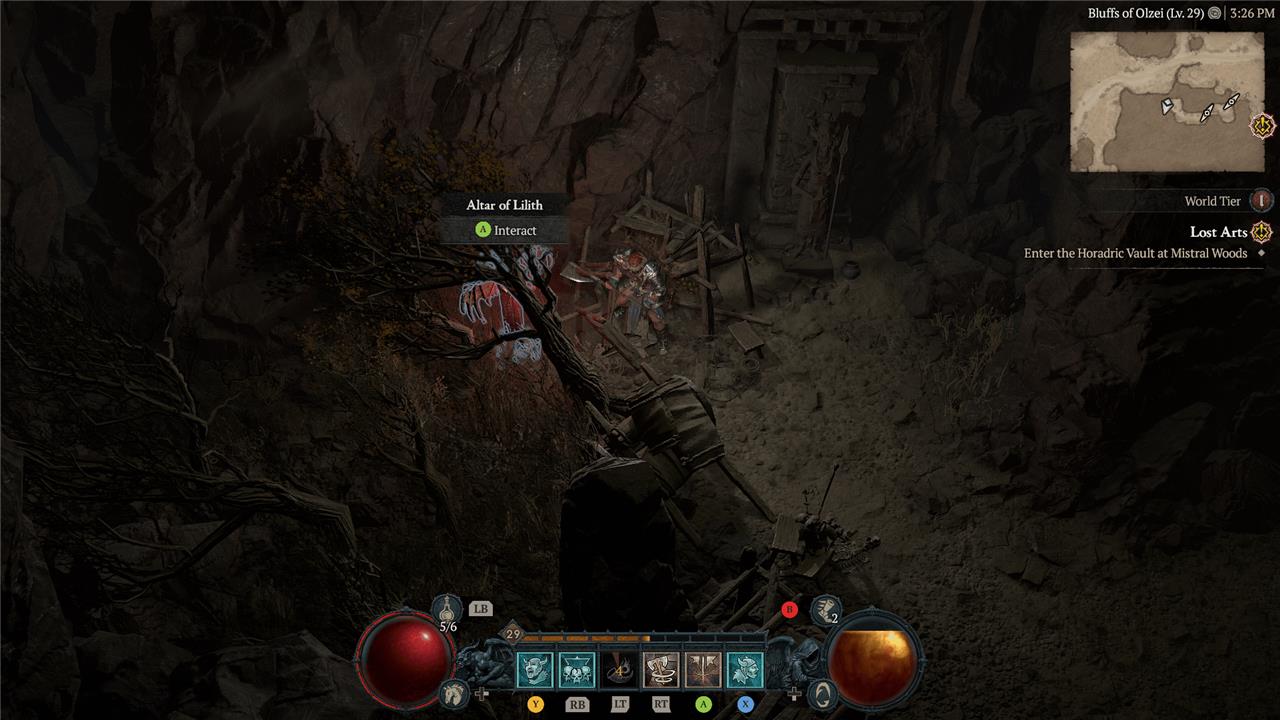This screenshot has width=1280, height=720.
Task: Activate the double-bladed axe skill
Action: point(703,670)
